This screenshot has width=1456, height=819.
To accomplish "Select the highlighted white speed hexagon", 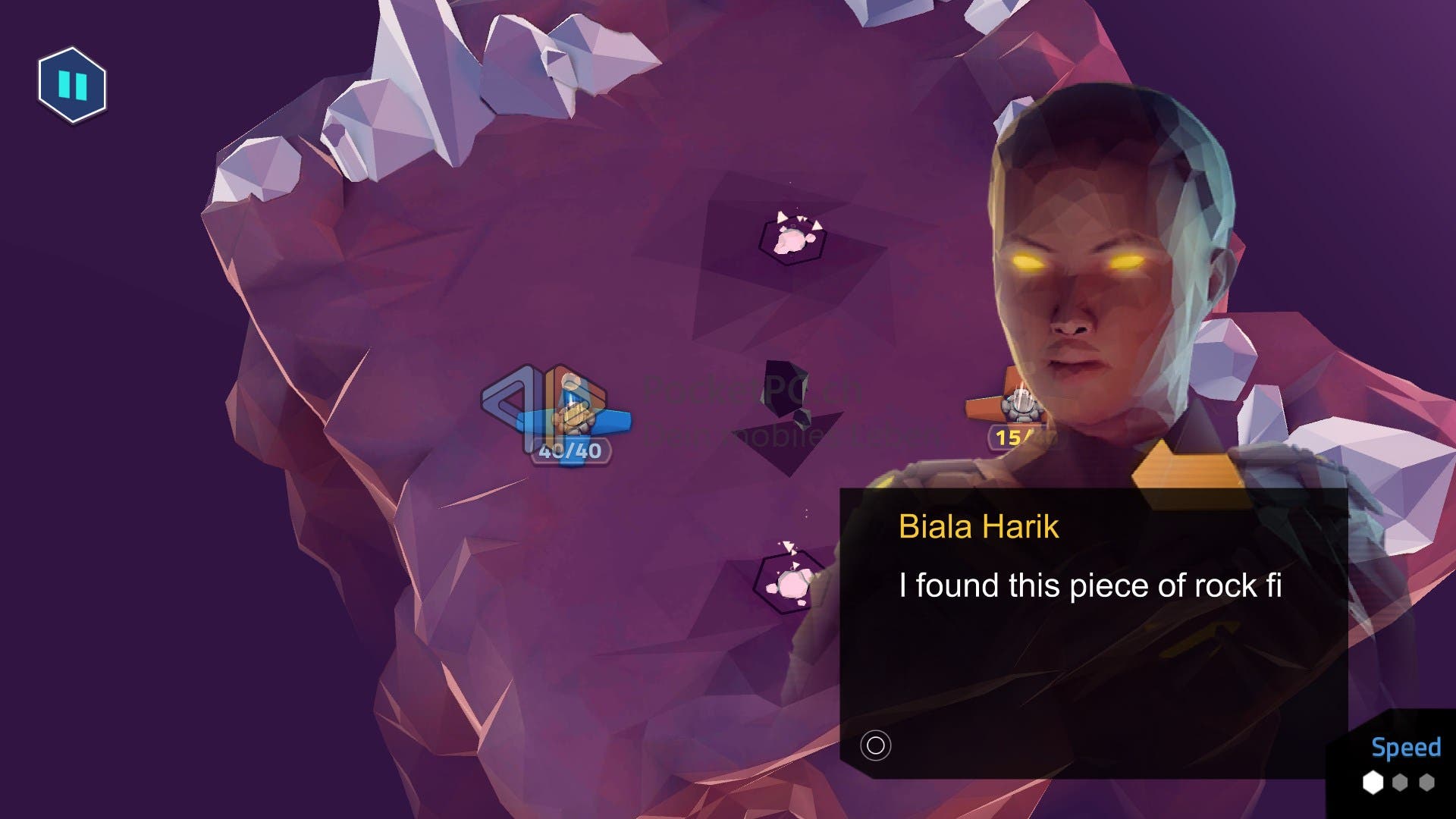I will [1373, 783].
